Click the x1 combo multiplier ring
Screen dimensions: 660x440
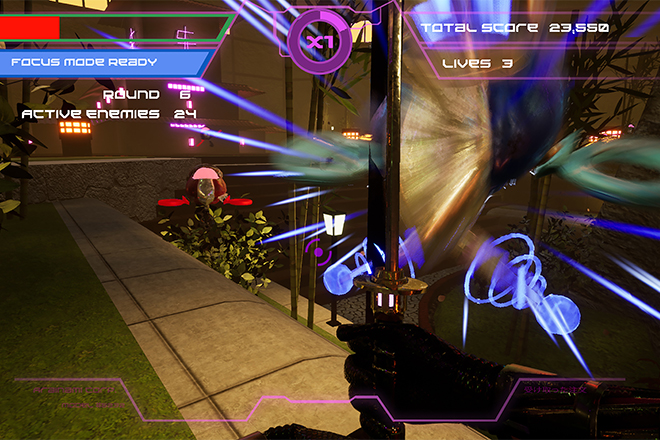(x=319, y=42)
